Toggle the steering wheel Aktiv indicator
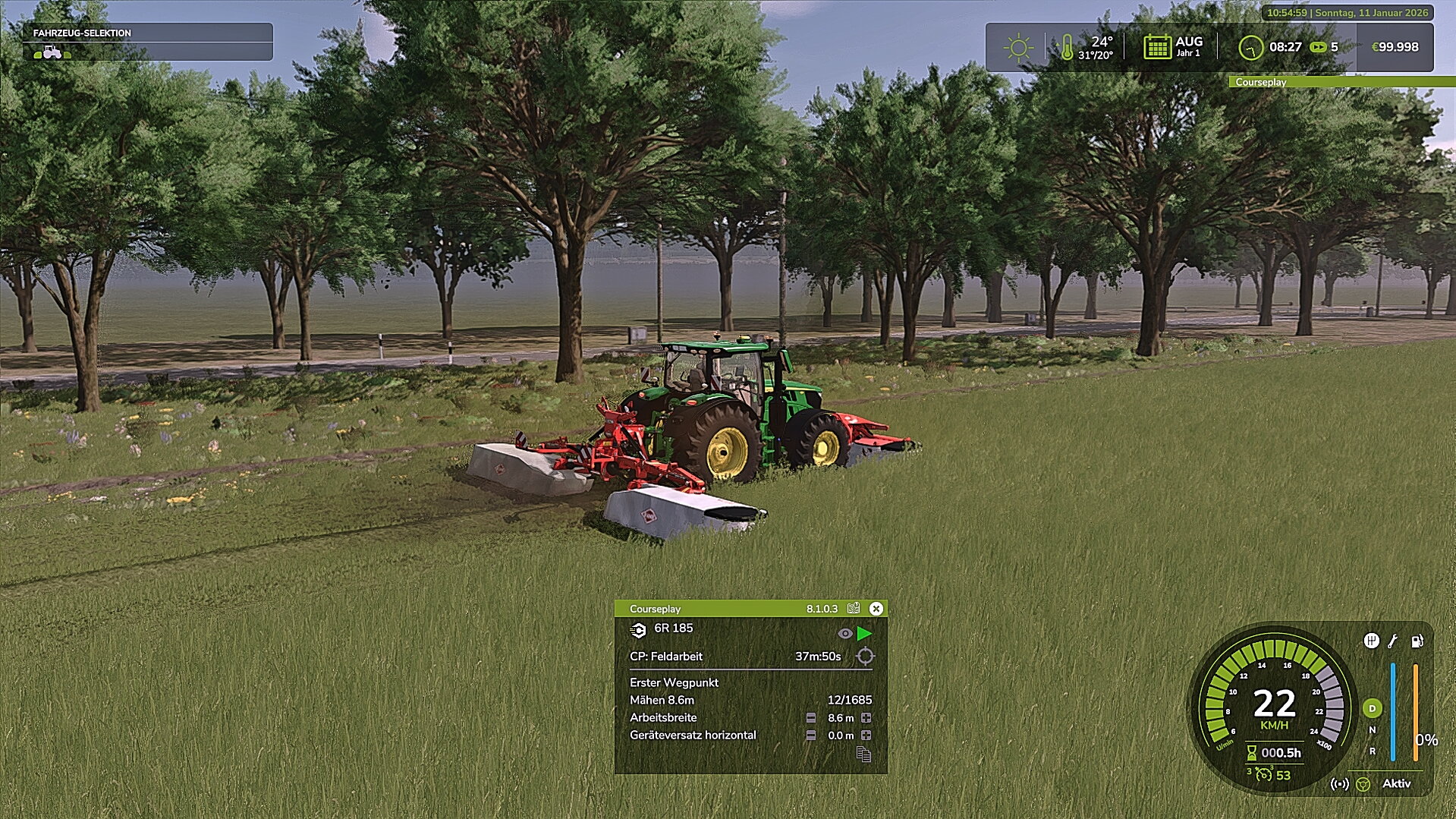This screenshot has height=819, width=1456. [1363, 783]
